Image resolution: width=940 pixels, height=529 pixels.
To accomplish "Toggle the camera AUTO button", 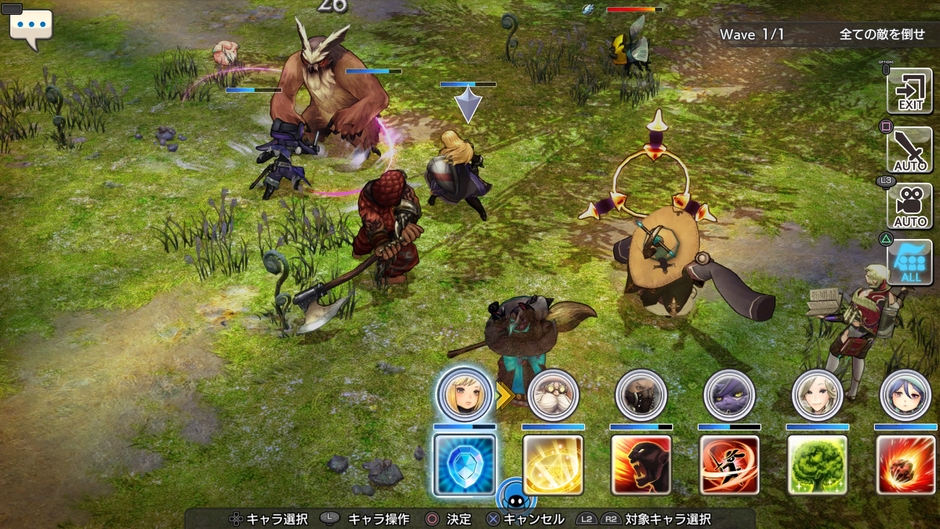I will click(909, 205).
